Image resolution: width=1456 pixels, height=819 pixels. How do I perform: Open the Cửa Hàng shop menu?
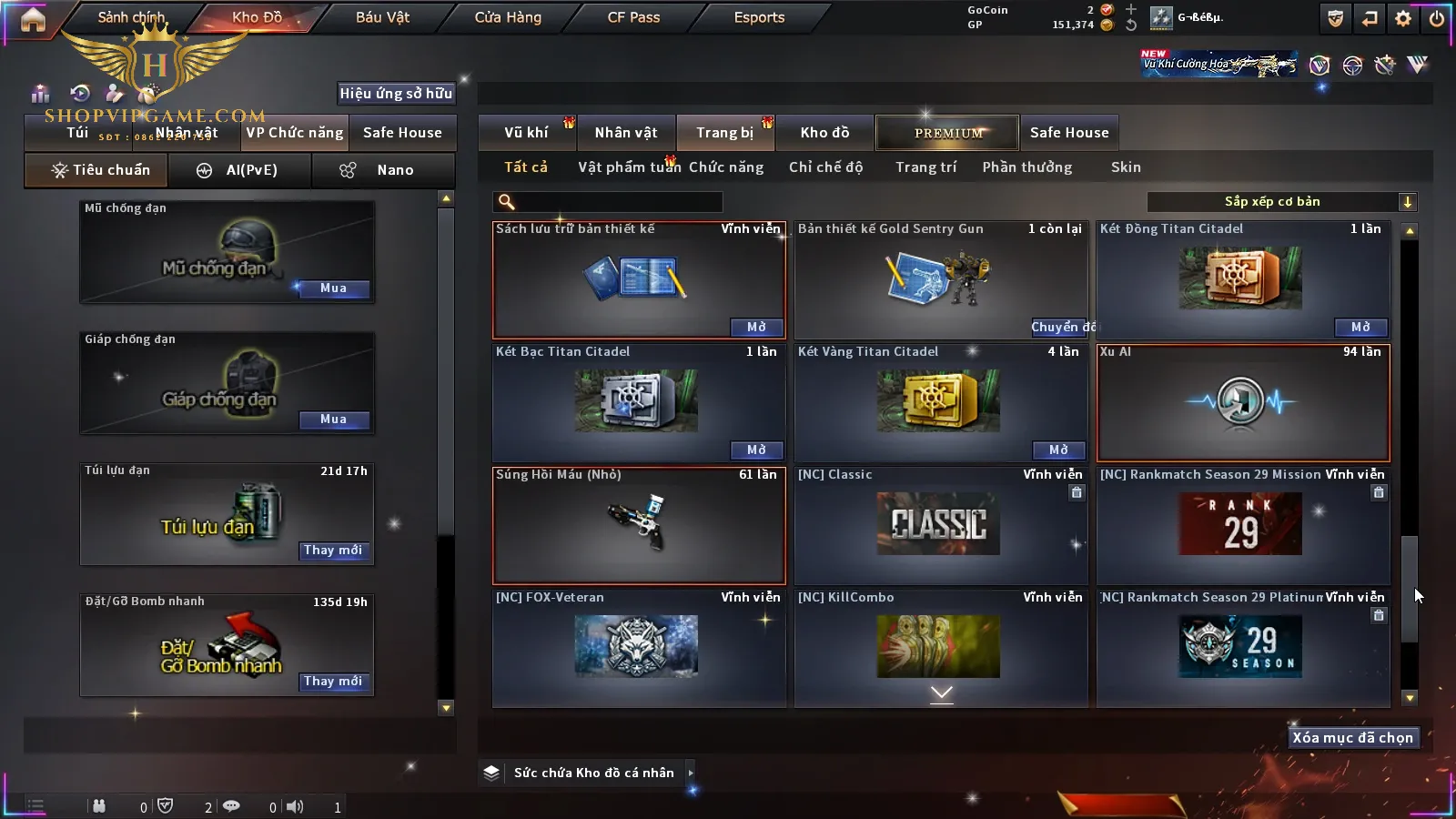(508, 17)
